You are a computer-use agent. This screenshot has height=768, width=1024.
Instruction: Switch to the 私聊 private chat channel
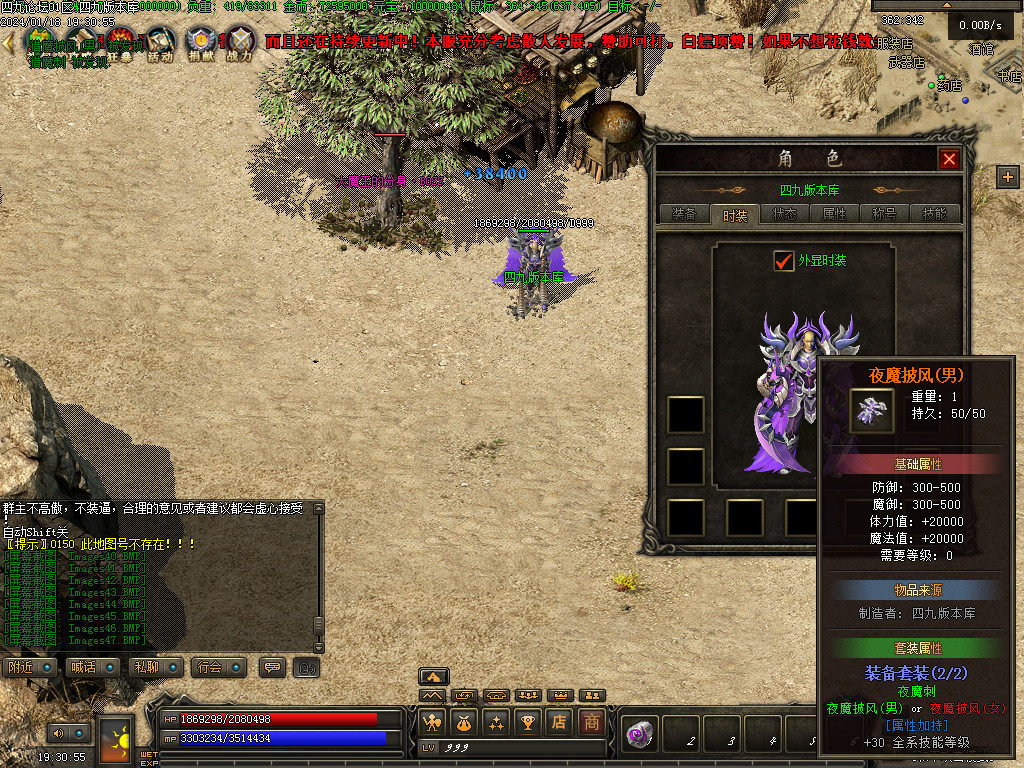coord(147,667)
